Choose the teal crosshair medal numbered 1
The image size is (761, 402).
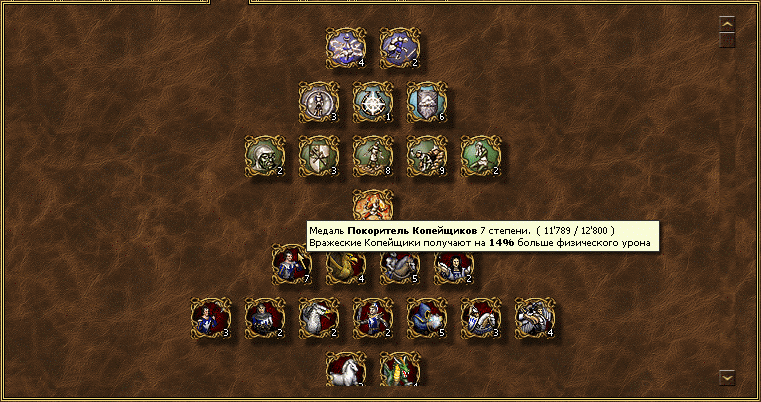pyautogui.click(x=373, y=101)
